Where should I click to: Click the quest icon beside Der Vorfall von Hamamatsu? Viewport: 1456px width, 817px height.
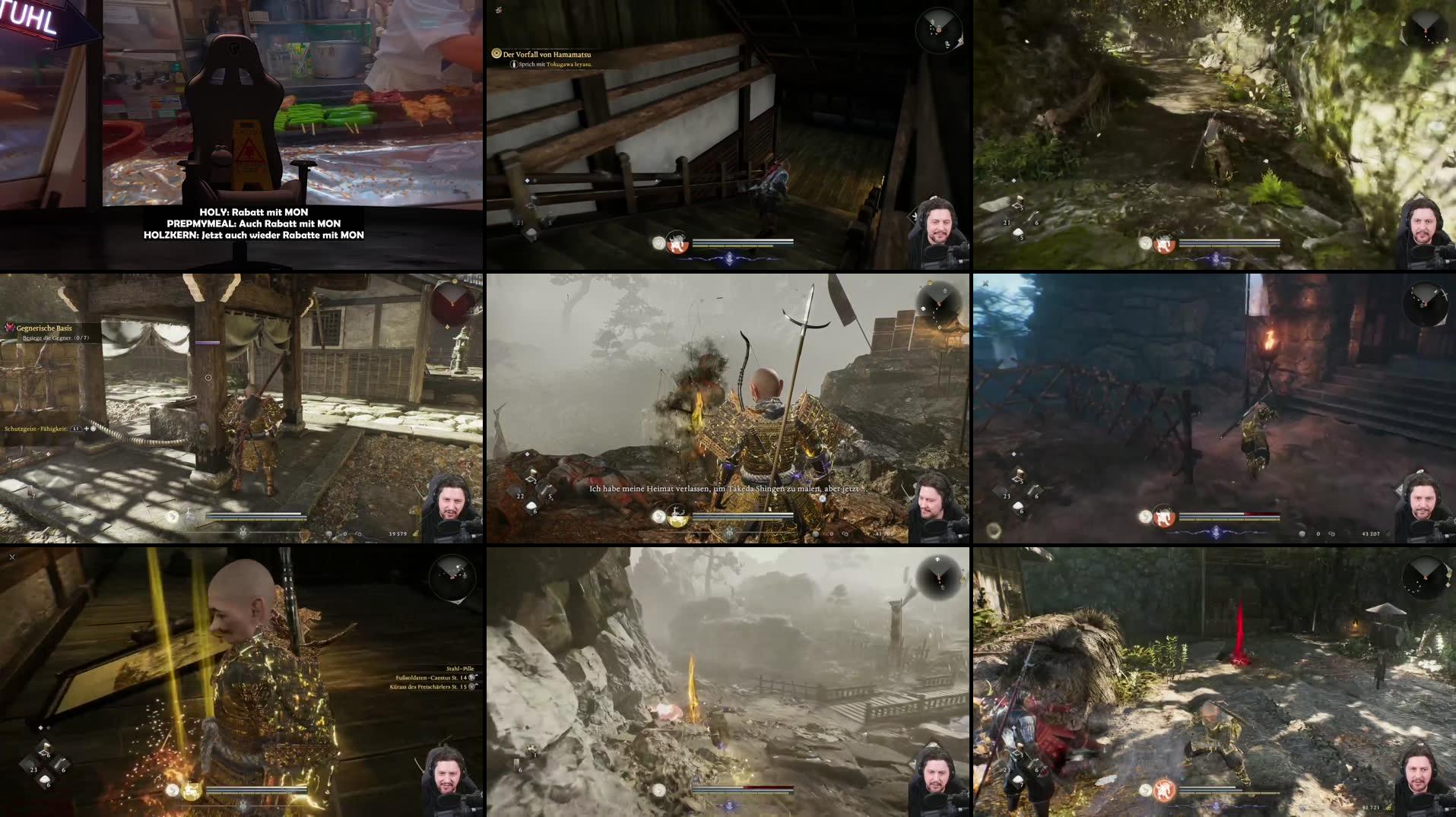coord(496,54)
